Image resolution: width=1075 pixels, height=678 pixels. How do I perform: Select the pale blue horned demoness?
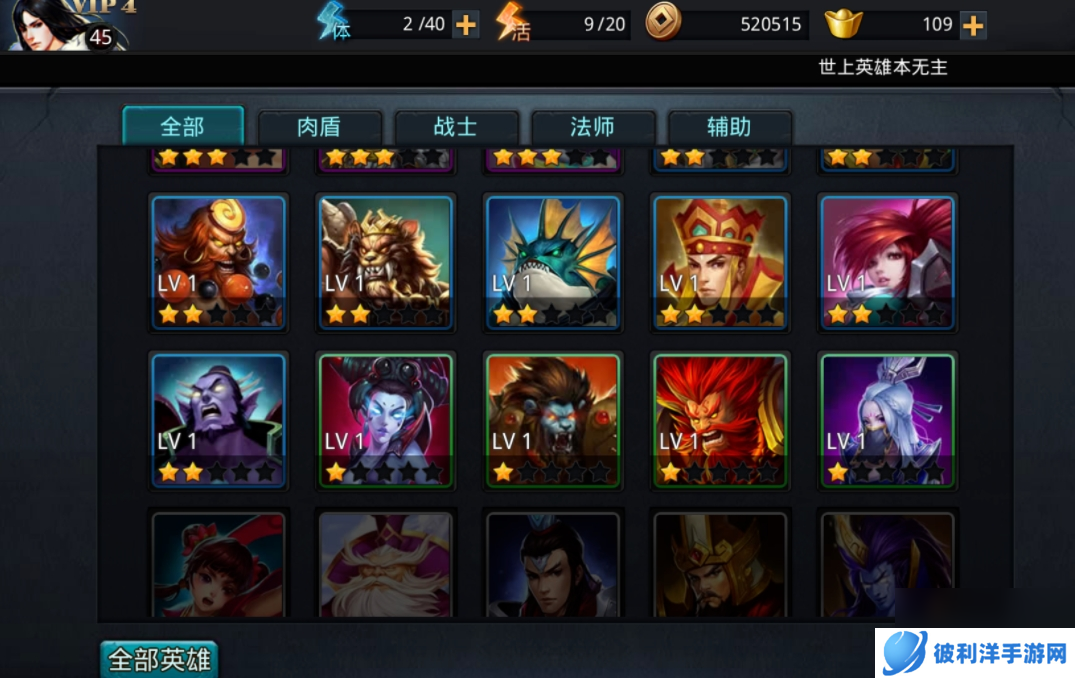point(386,420)
